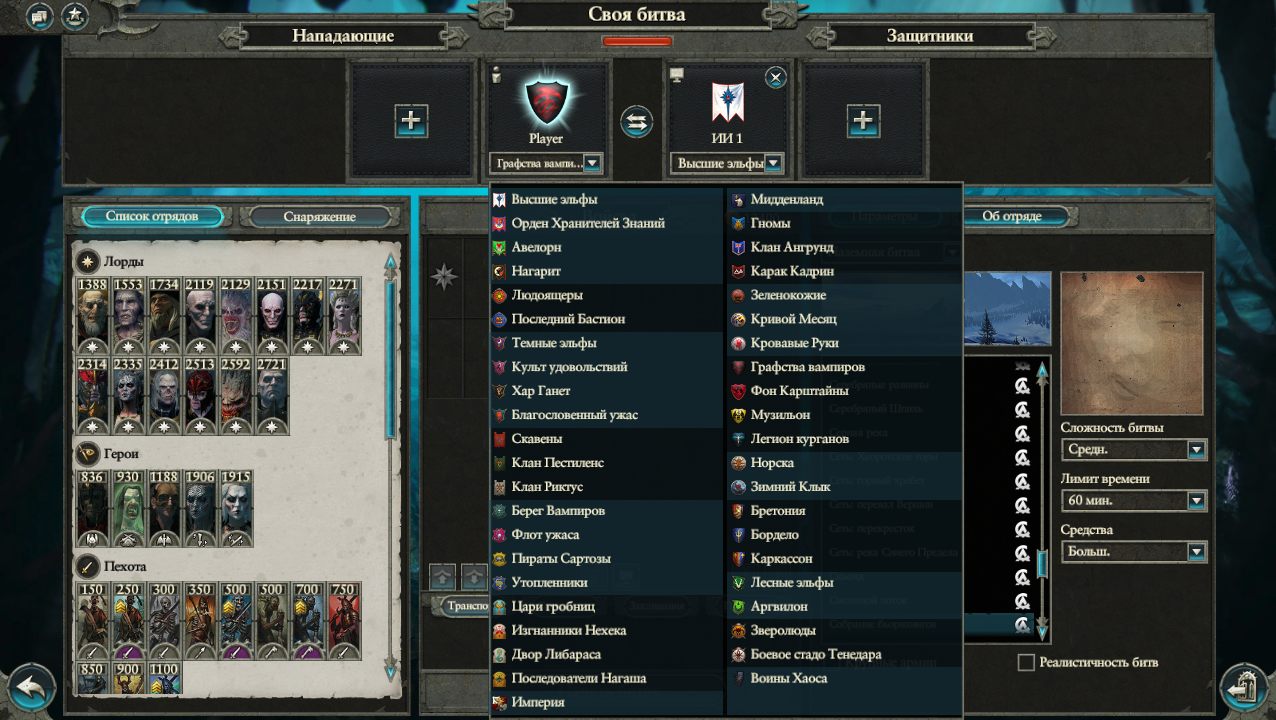
Task: Select the Зеленокожие faction
Action: coord(788,295)
